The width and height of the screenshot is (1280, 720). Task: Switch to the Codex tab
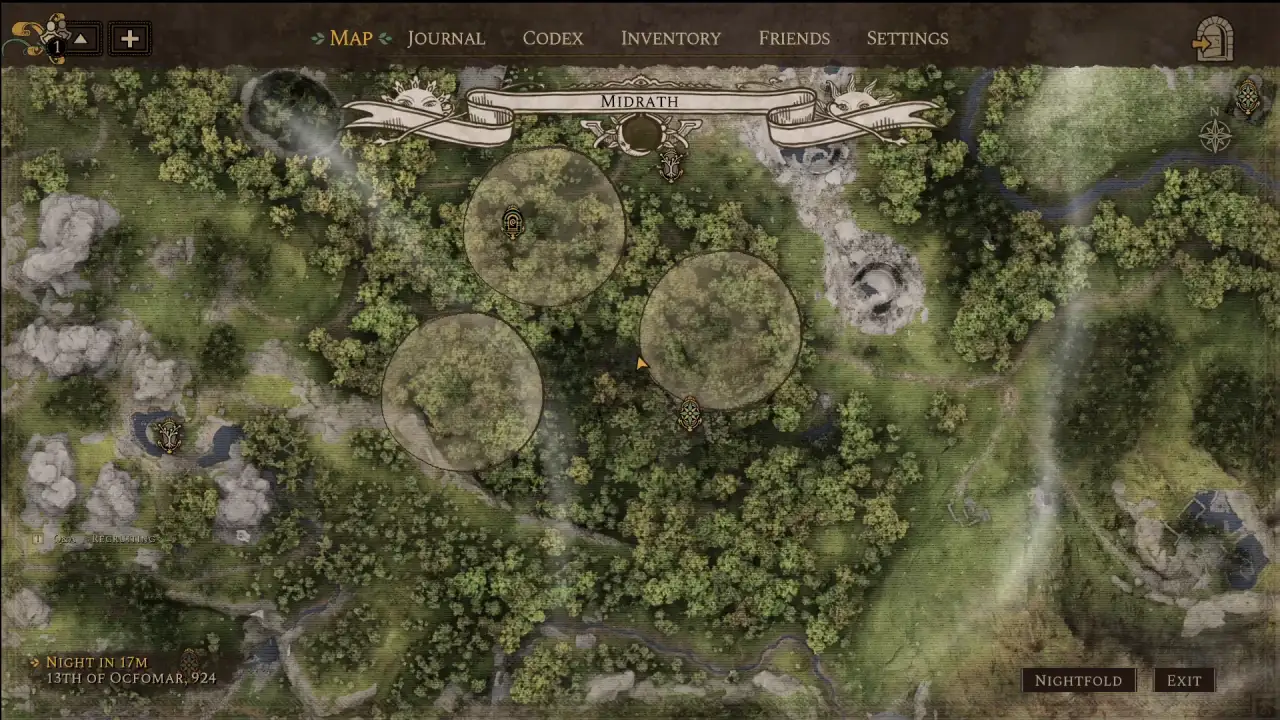click(x=552, y=38)
